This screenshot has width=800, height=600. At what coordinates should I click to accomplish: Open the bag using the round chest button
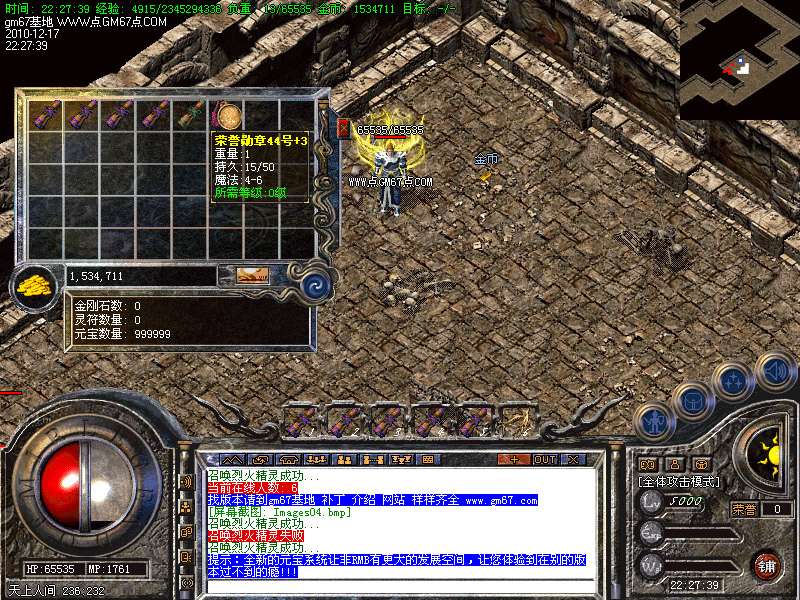692,400
